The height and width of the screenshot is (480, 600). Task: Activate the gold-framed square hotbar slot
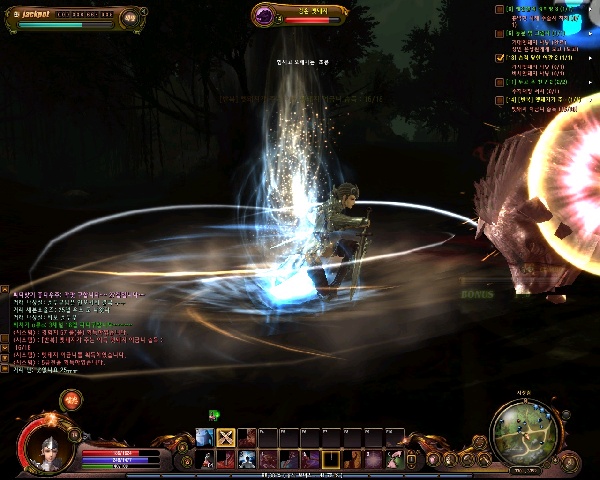click(x=329, y=459)
